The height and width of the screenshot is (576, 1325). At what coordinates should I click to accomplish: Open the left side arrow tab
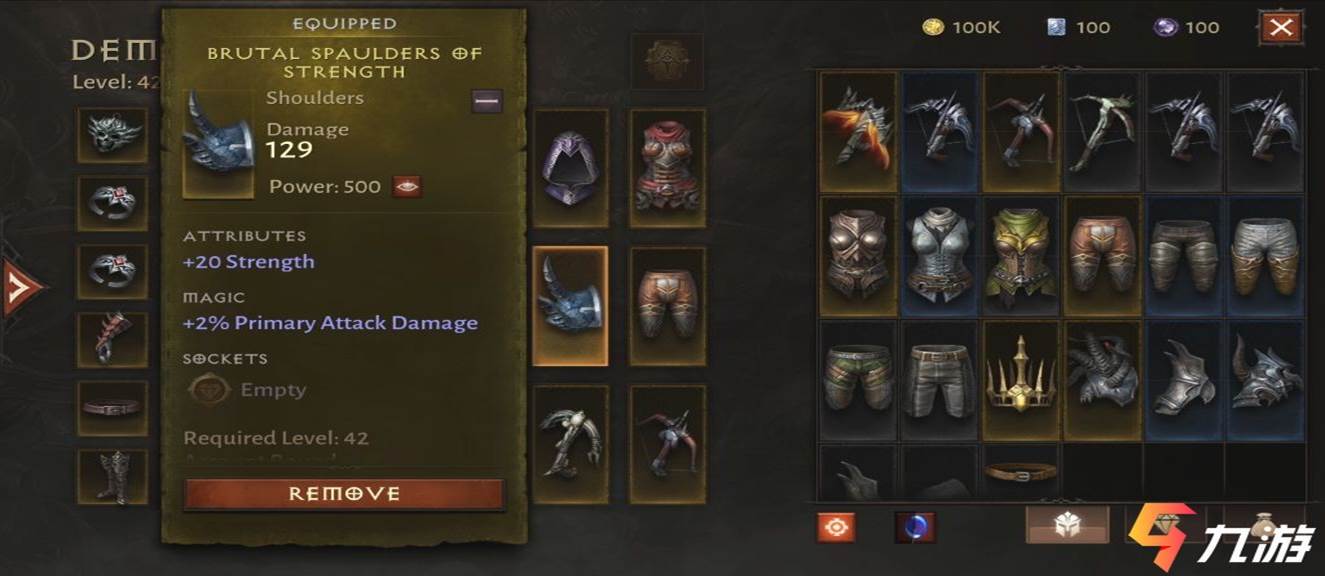(22, 287)
